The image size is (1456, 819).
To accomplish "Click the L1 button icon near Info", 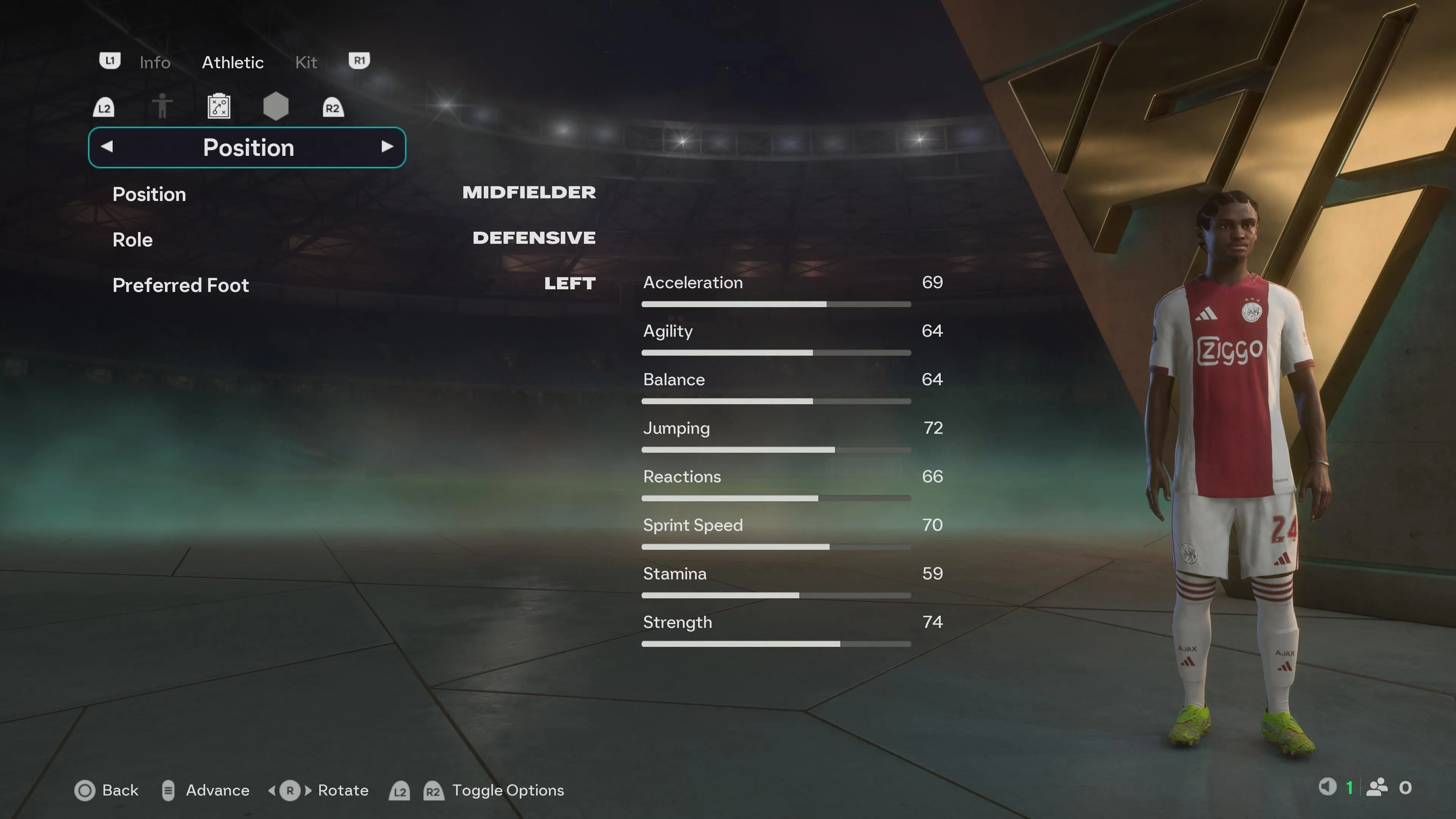I will (x=110, y=61).
